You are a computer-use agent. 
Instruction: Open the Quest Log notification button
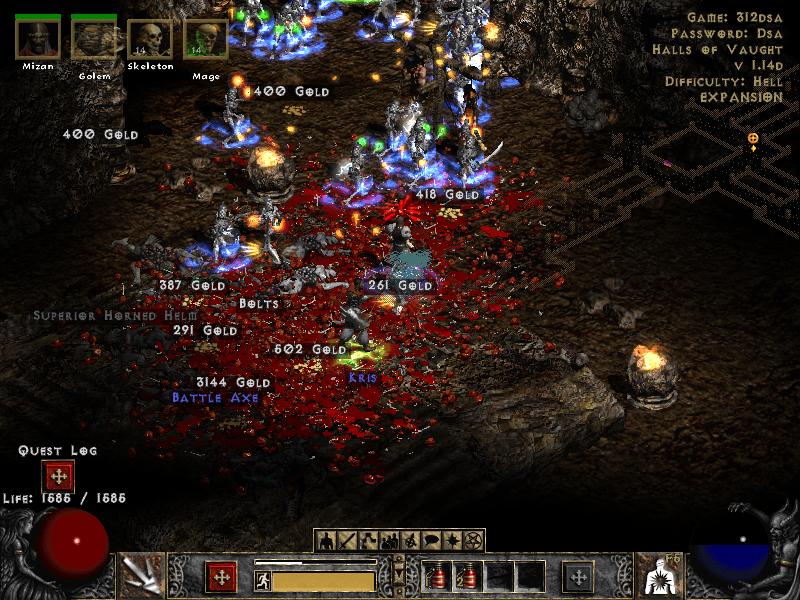58,476
